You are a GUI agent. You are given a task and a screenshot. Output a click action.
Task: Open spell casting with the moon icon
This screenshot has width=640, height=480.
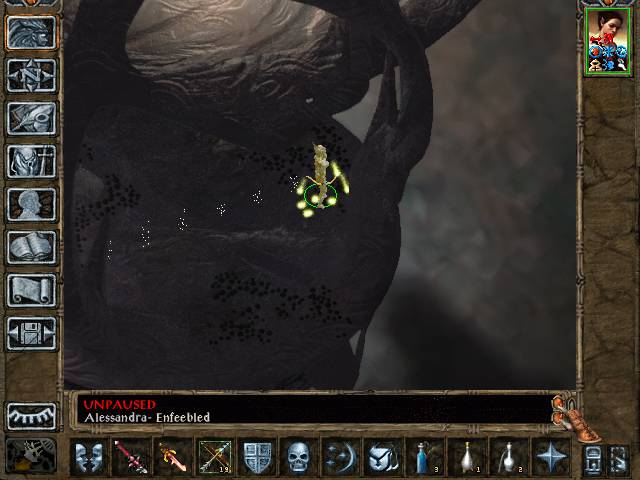click(x=340, y=457)
